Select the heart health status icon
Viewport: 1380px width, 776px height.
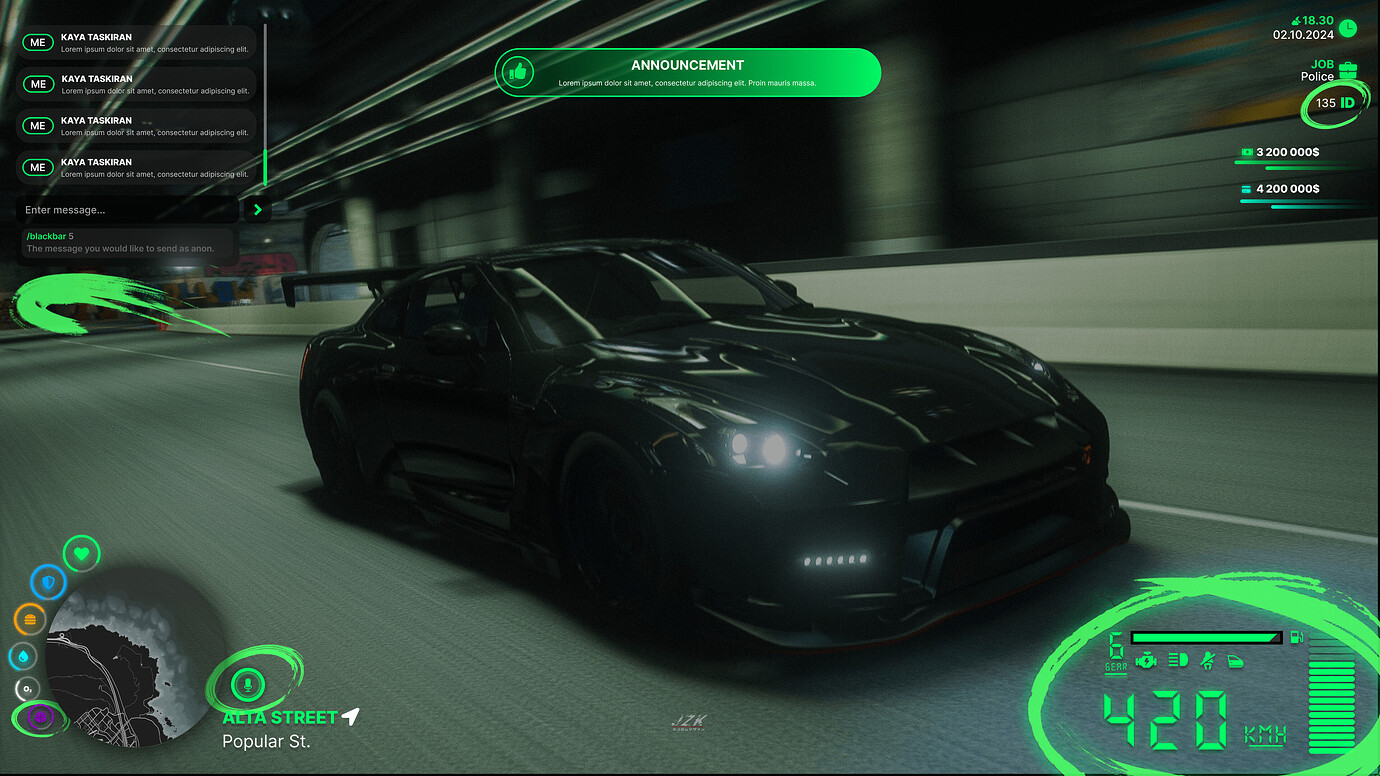(x=81, y=553)
